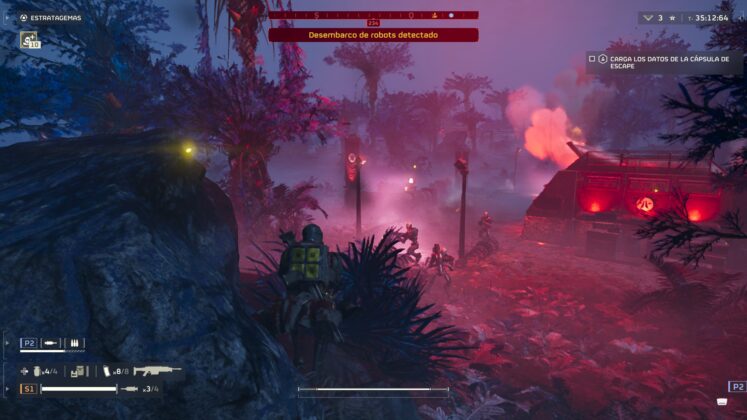This screenshot has height=420, width=747.
Task: Click the P2 teammate marker at bottom right
Action: 737,386
